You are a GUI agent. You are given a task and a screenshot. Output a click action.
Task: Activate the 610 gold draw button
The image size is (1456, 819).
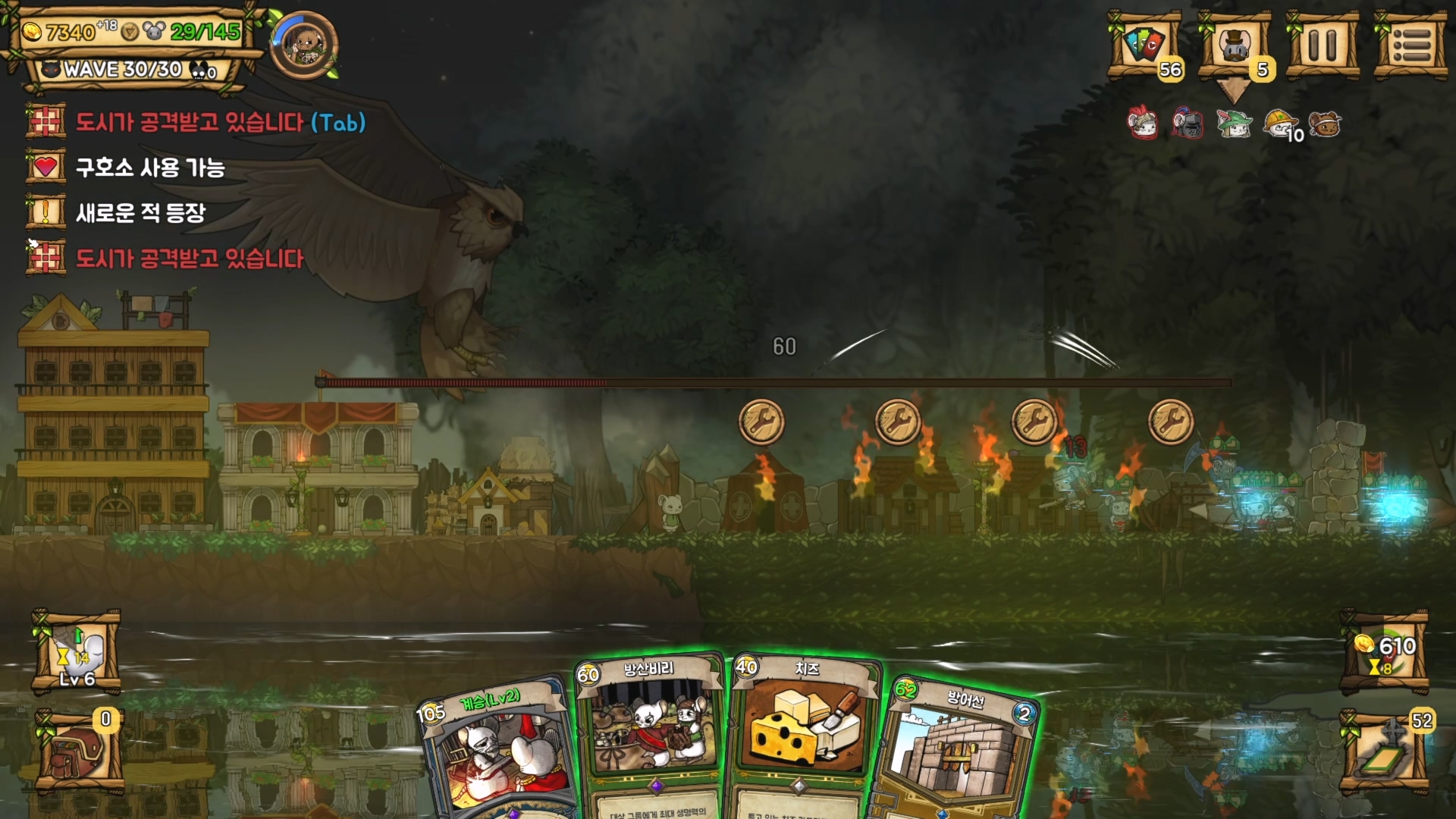(x=1385, y=652)
